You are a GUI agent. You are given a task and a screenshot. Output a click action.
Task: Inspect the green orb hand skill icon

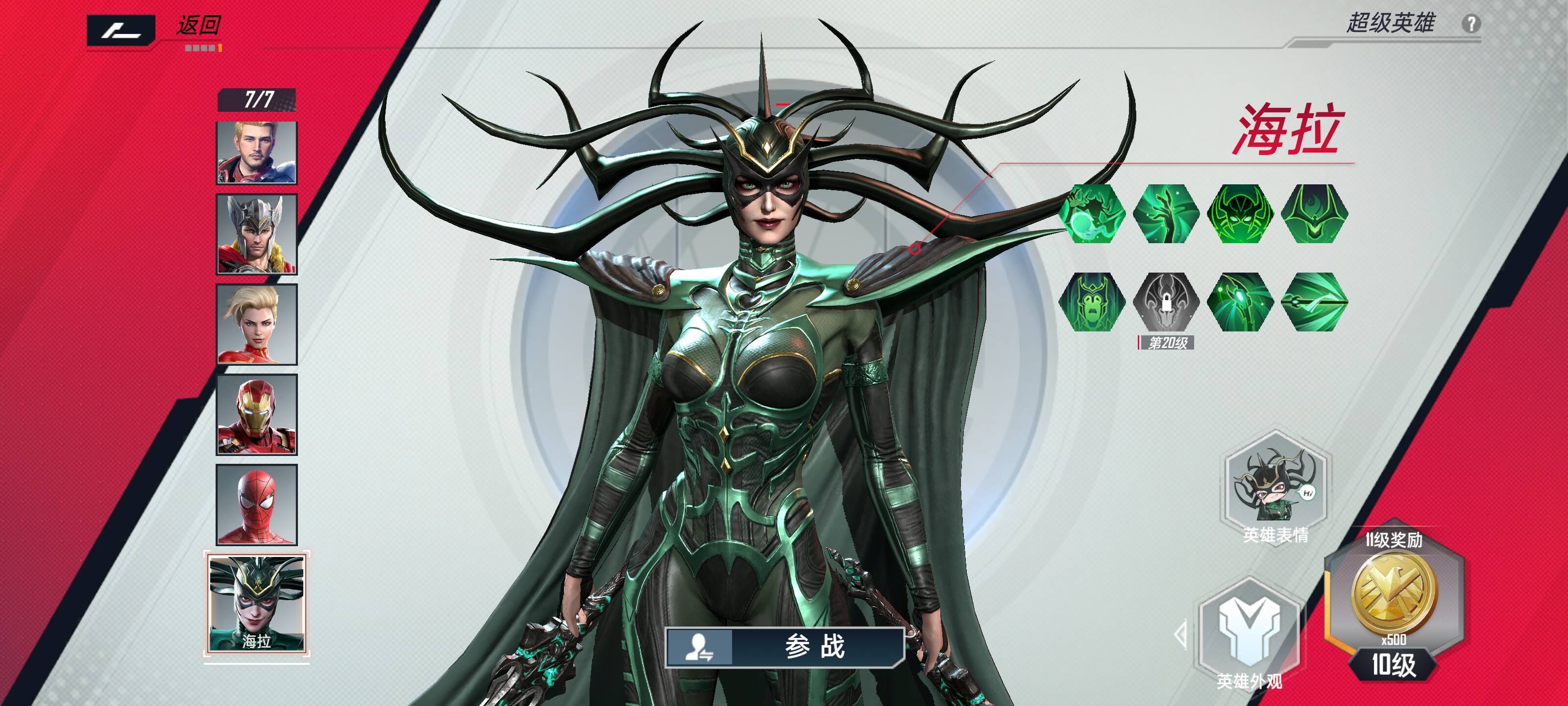click(x=1092, y=214)
